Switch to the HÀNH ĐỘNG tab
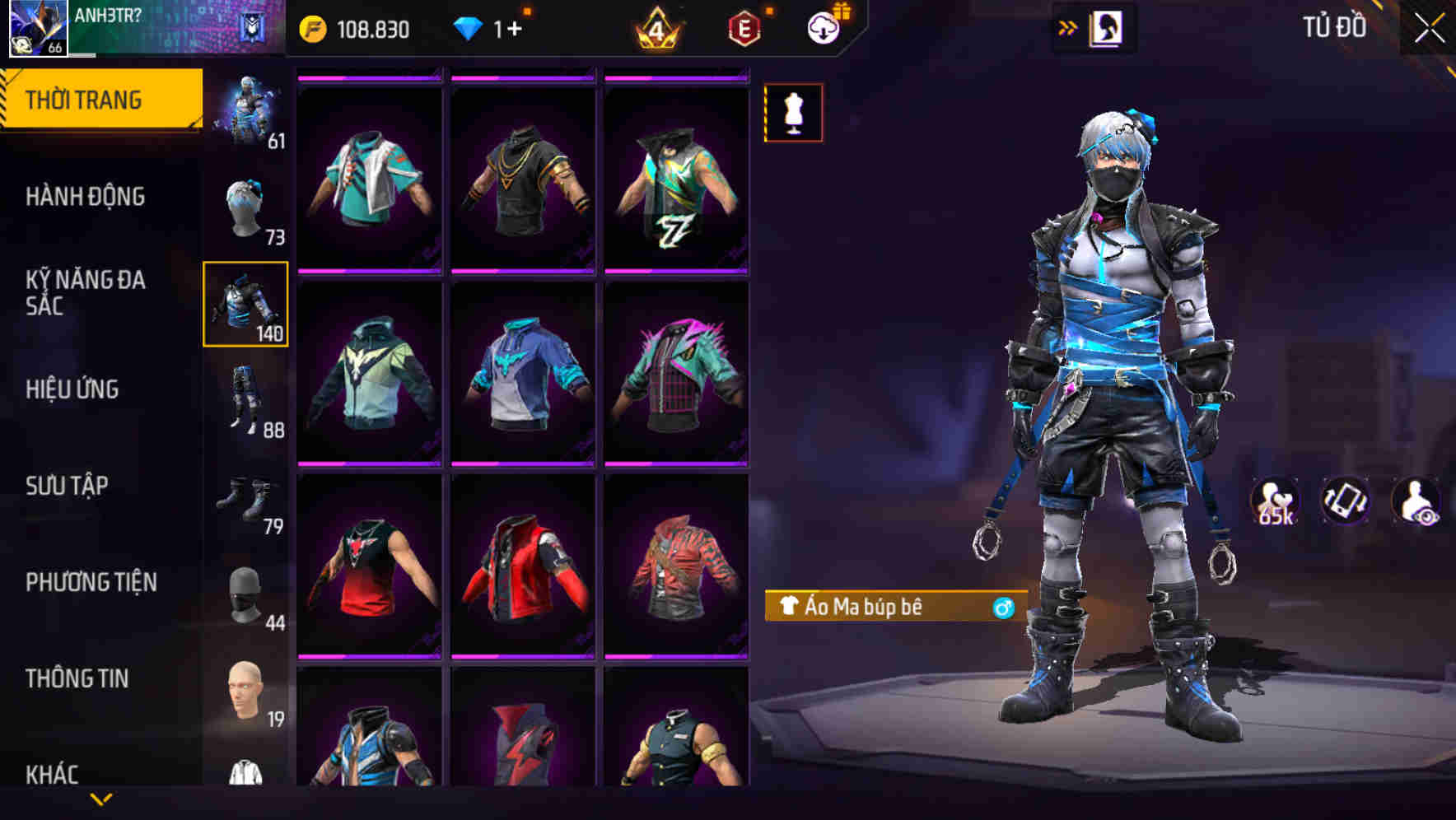Screen dimensions: 1456x820 click(87, 196)
